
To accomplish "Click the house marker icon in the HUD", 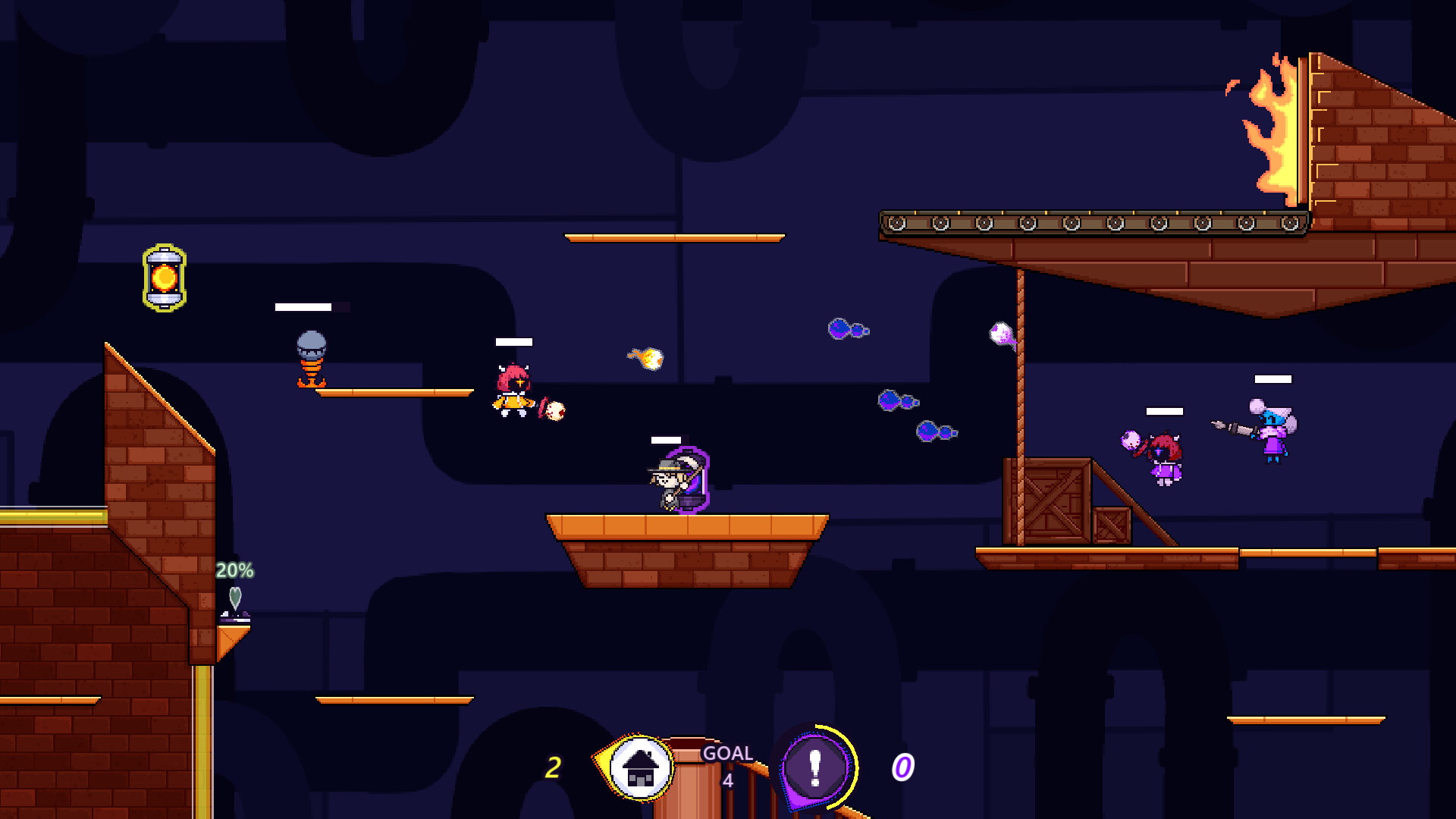I will [642, 766].
